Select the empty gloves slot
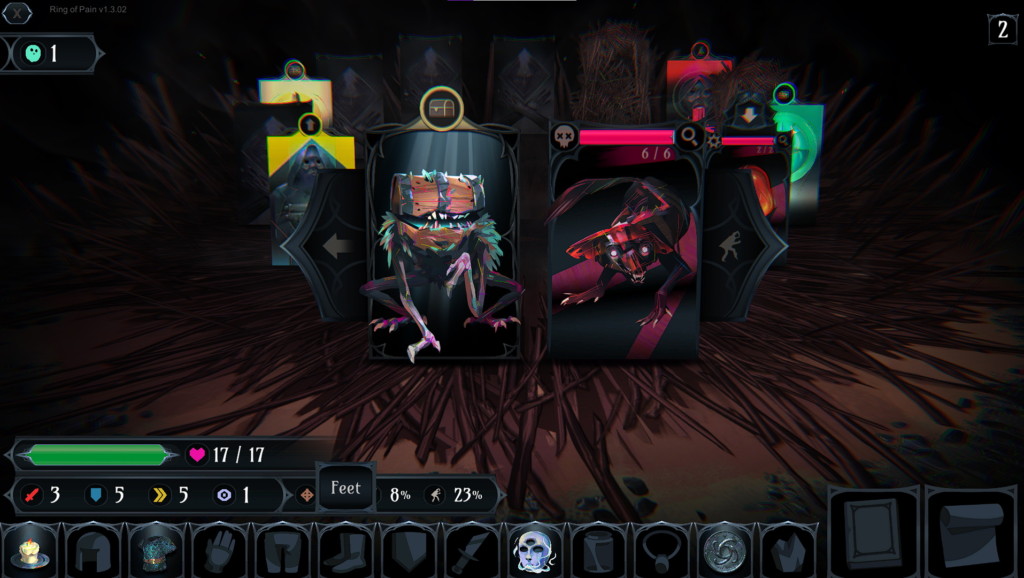Image resolution: width=1024 pixels, height=578 pixels. (220, 551)
